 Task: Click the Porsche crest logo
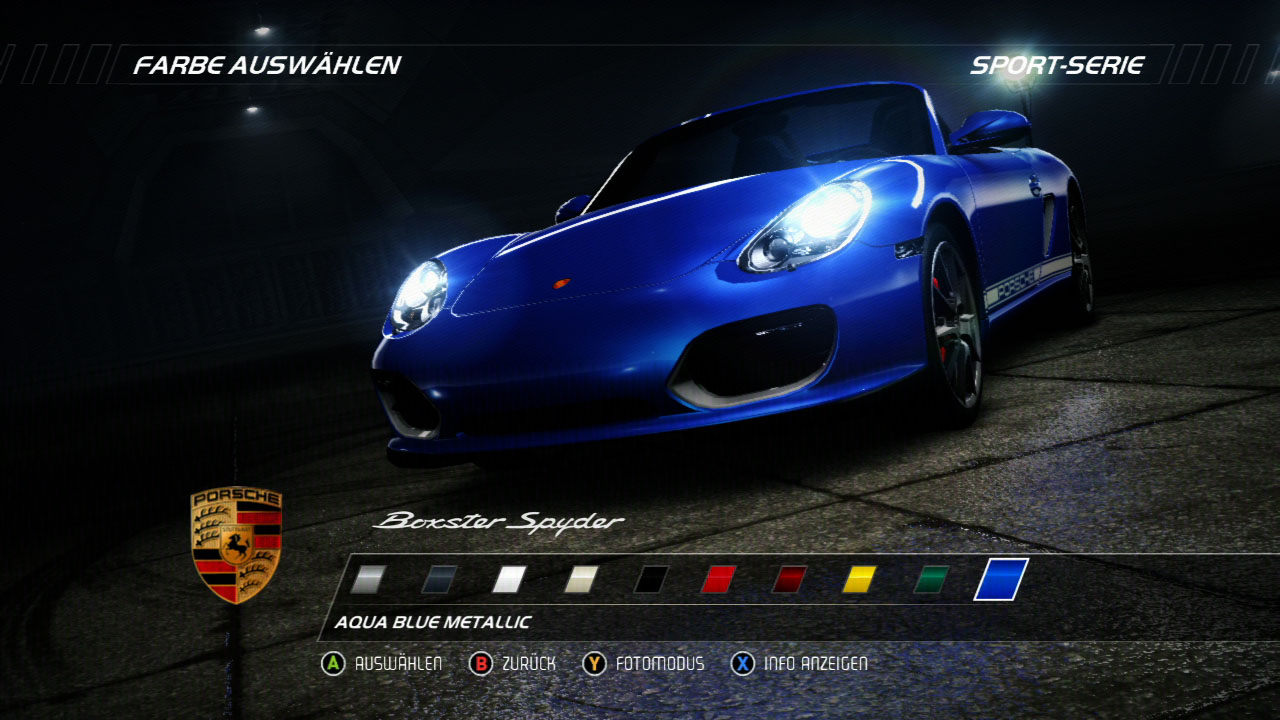pos(232,549)
